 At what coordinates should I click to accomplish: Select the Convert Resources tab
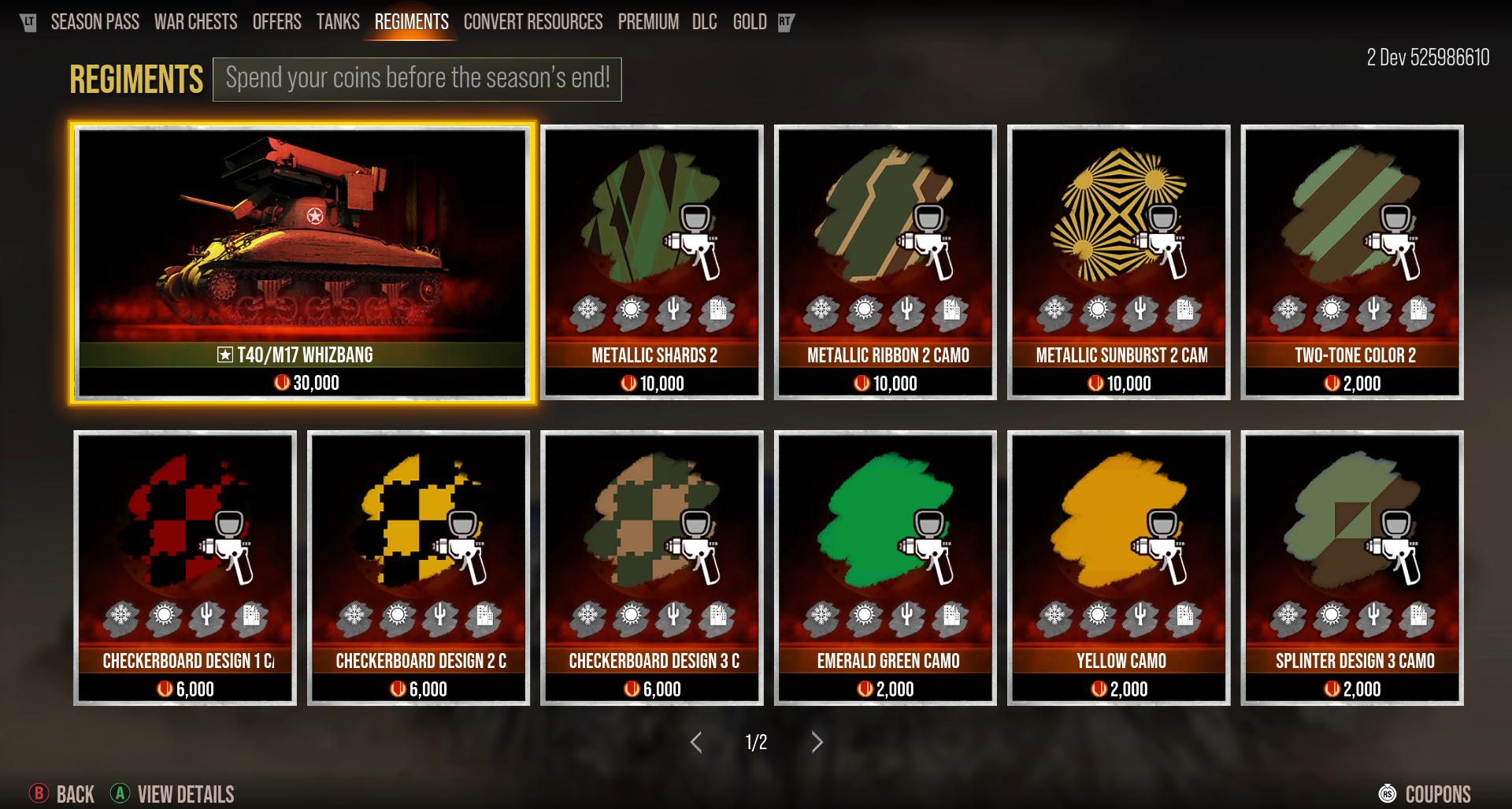532,22
